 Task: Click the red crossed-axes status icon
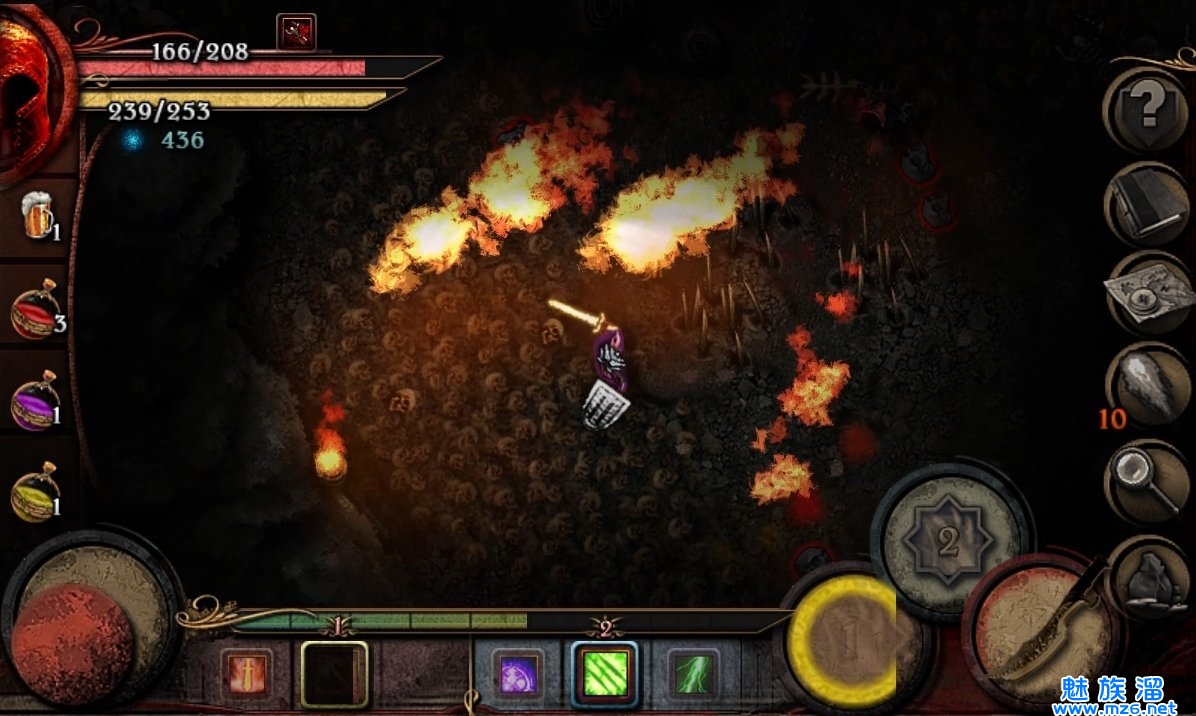[x=296, y=32]
